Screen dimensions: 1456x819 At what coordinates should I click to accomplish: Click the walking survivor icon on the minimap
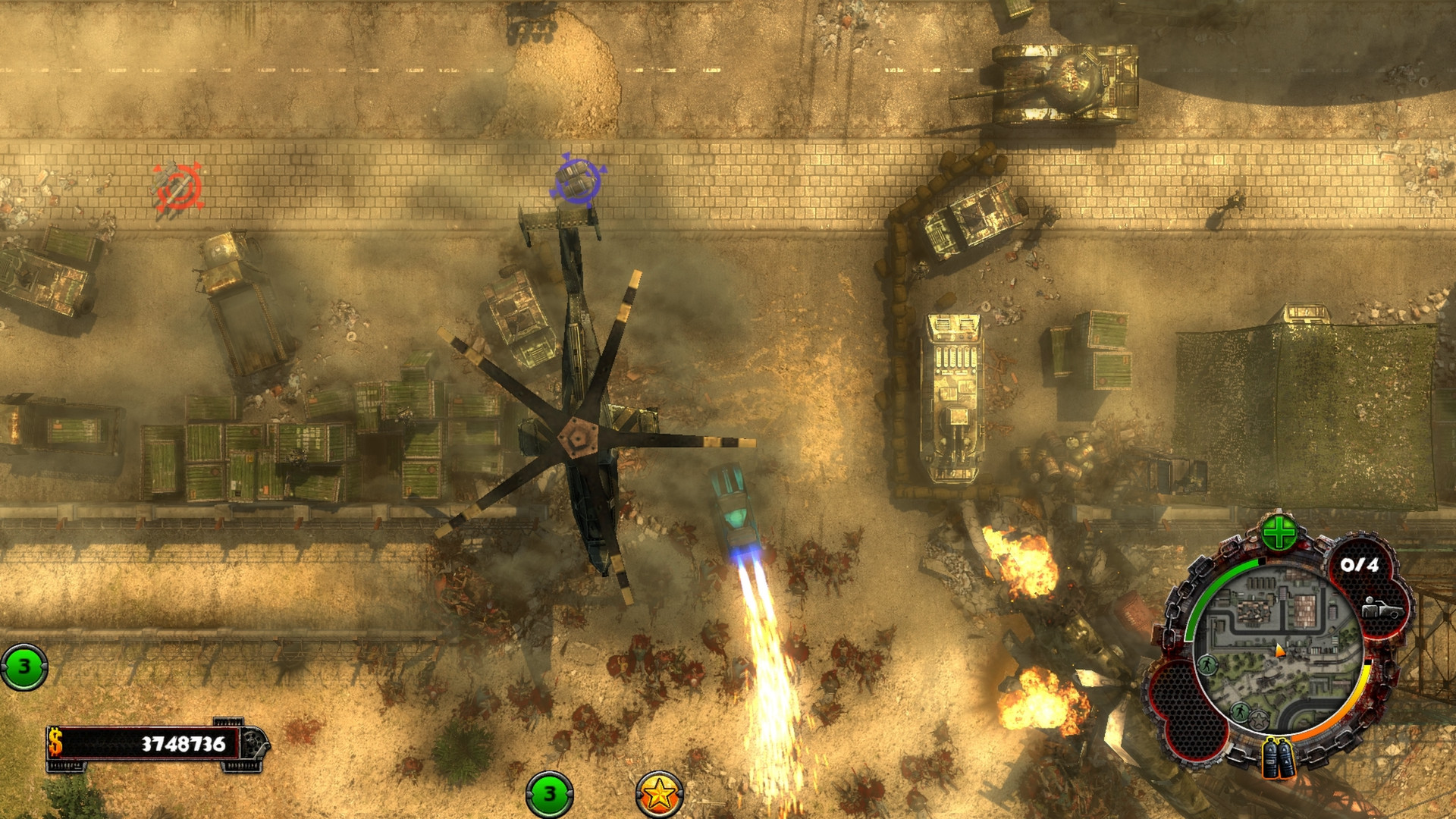[x=1208, y=663]
